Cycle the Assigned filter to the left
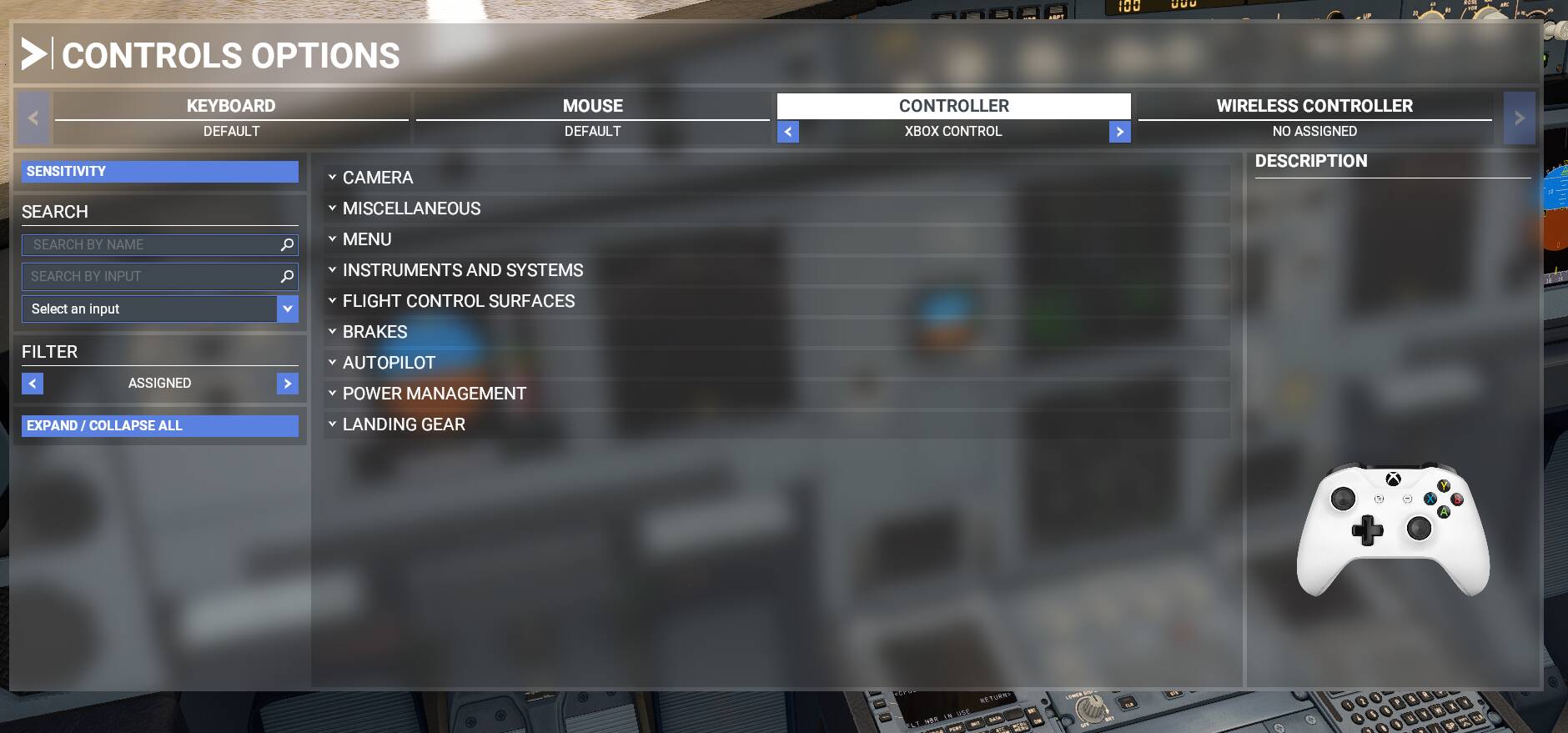This screenshot has height=733, width=1568. click(x=32, y=383)
